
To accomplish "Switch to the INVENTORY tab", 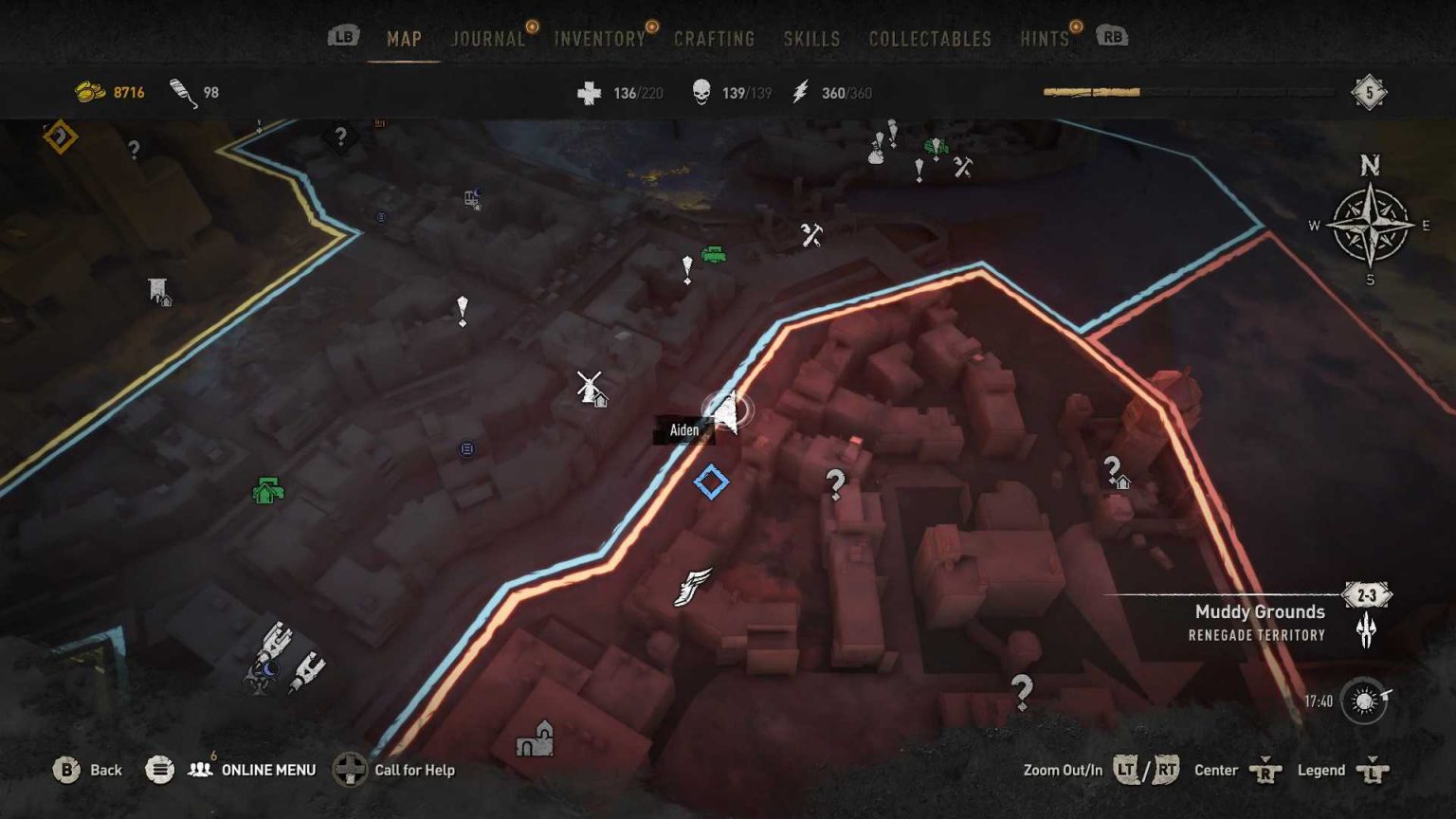I will click(x=597, y=39).
